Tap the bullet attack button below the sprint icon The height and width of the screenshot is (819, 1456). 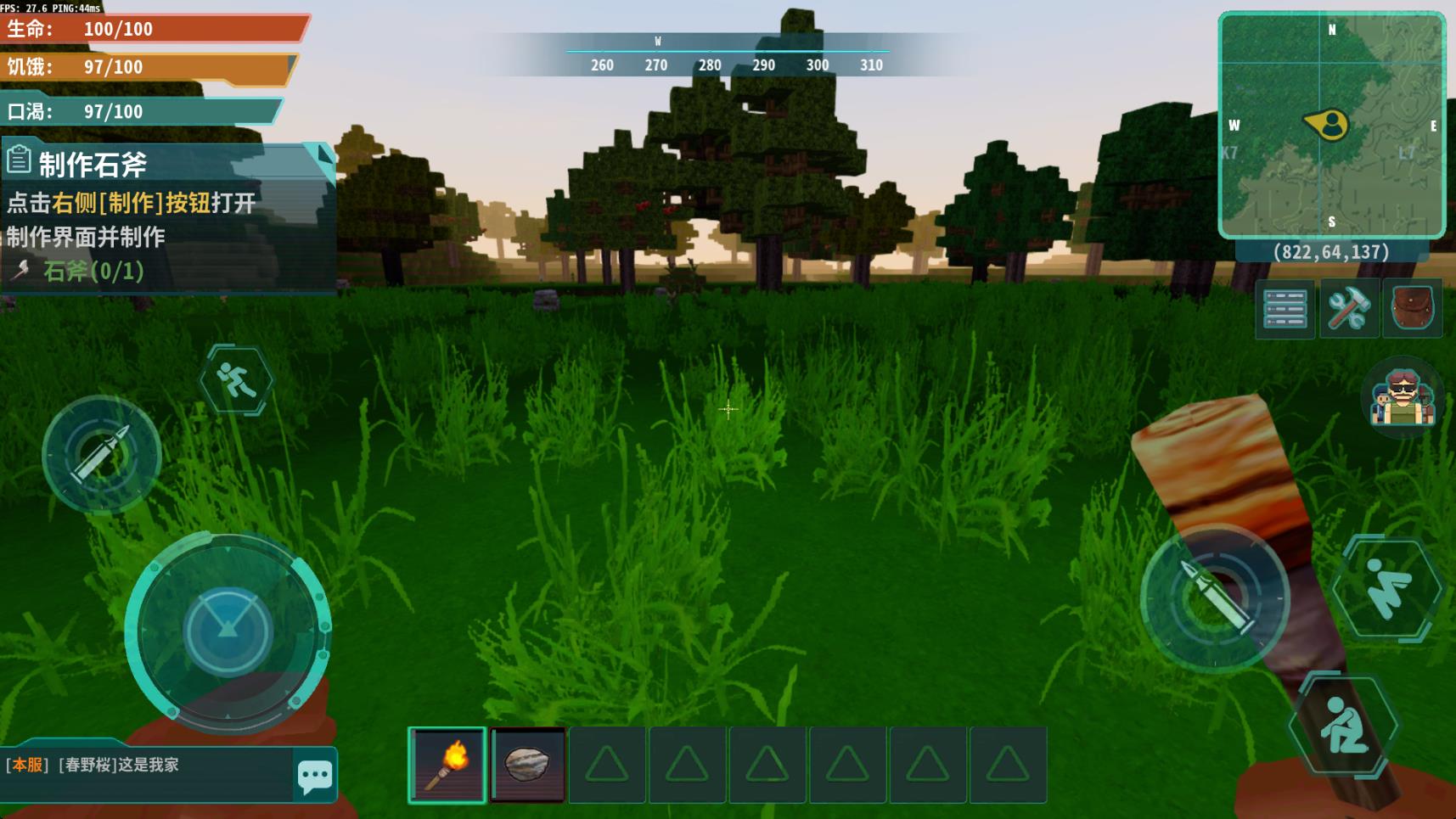101,454
